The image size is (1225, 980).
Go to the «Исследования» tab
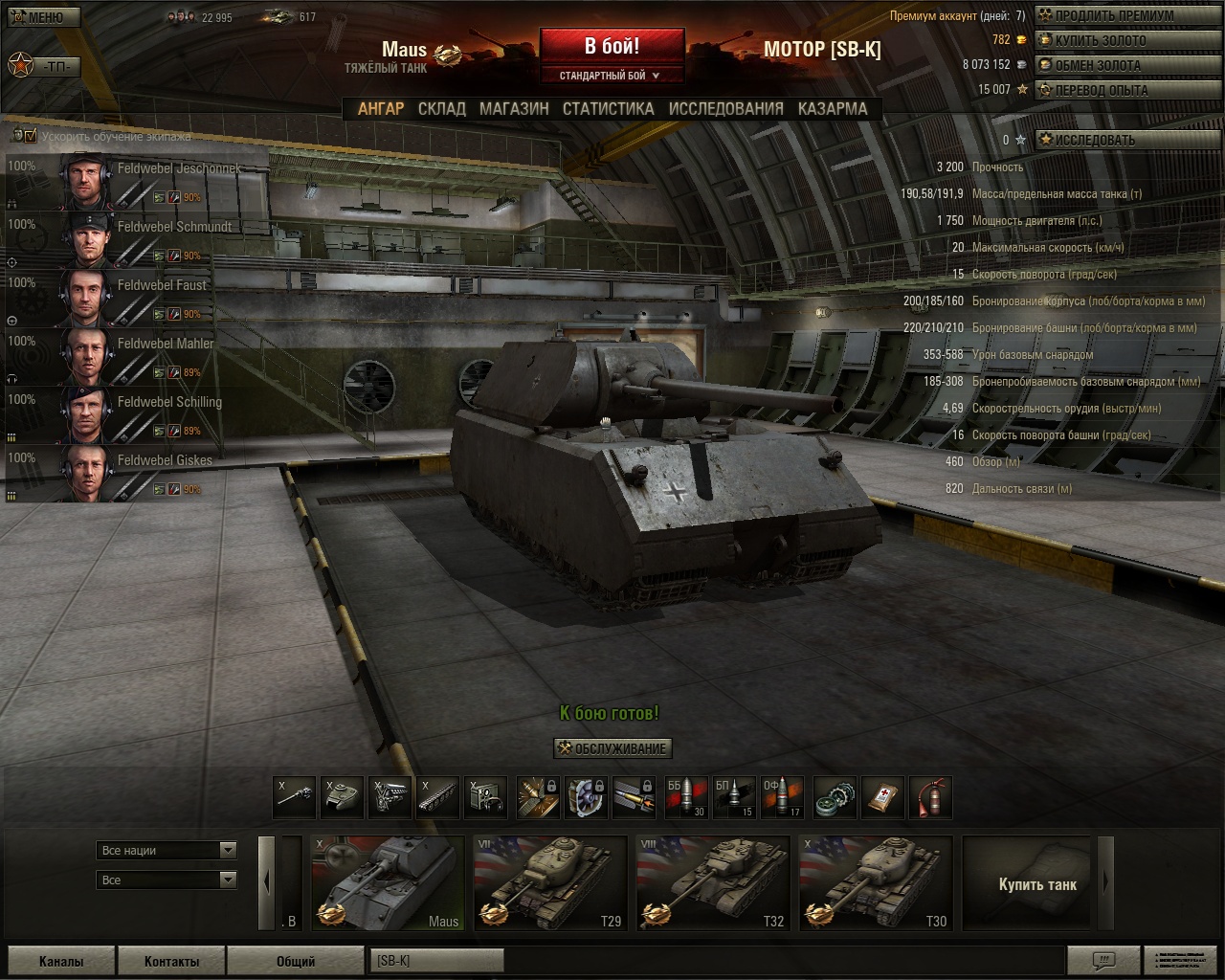coord(725,109)
